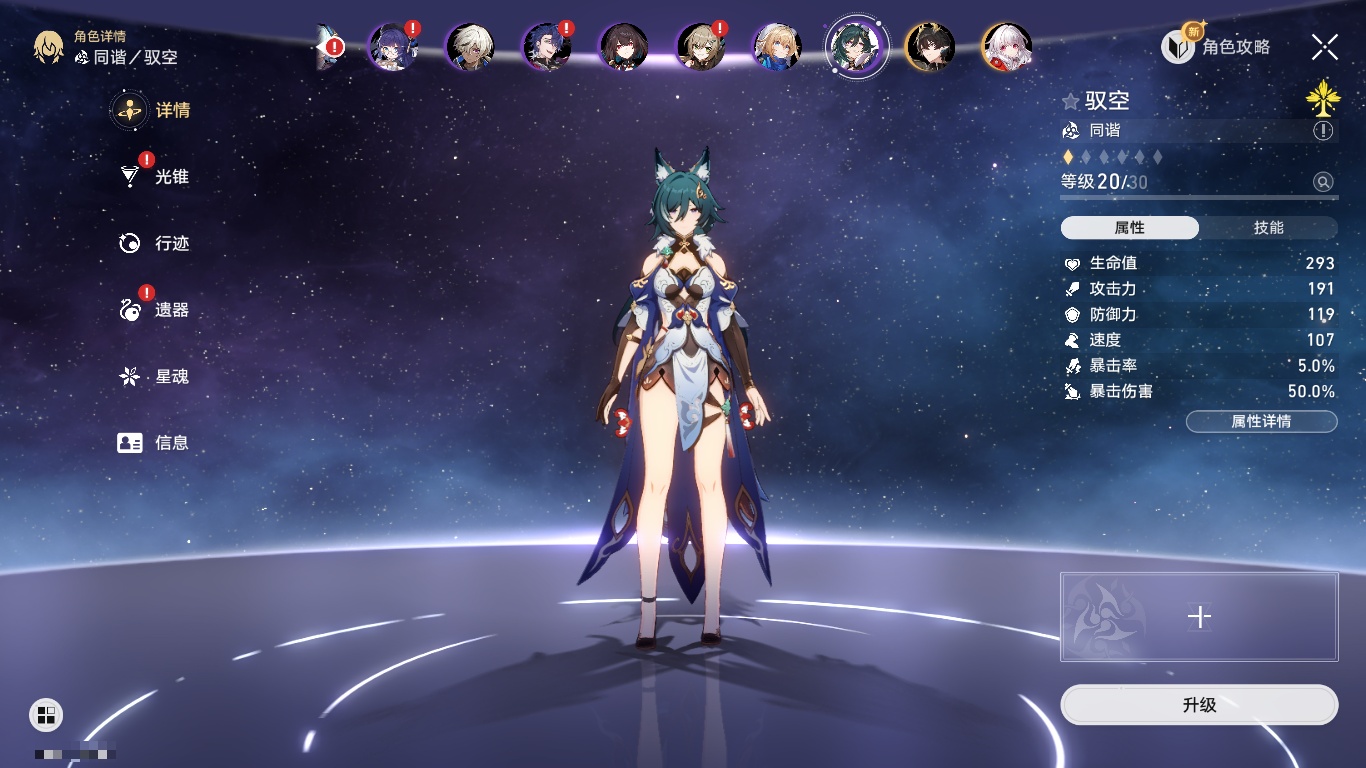Open the 角色攻略 character guide
Screen dimensions: 1366x768
tap(1216, 47)
